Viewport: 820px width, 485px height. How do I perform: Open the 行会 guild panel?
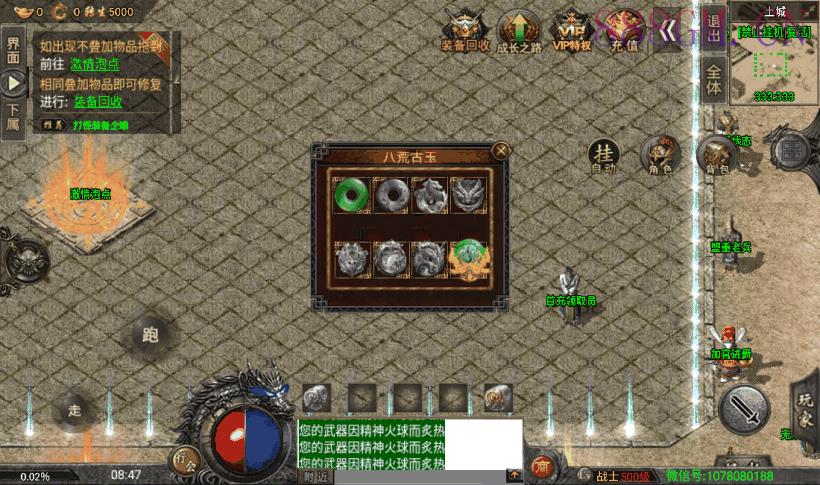click(185, 461)
